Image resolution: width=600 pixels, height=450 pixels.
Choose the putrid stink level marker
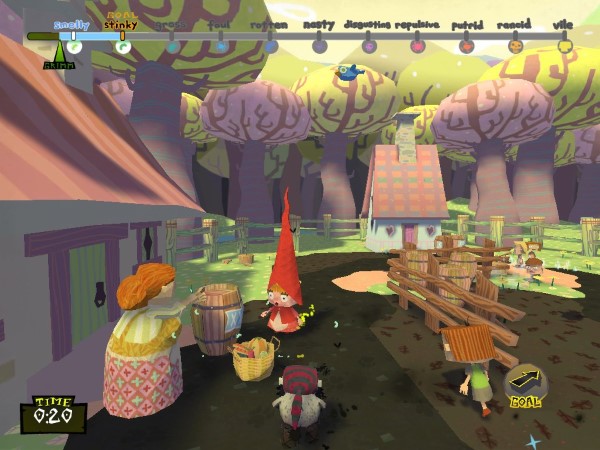pos(466,45)
